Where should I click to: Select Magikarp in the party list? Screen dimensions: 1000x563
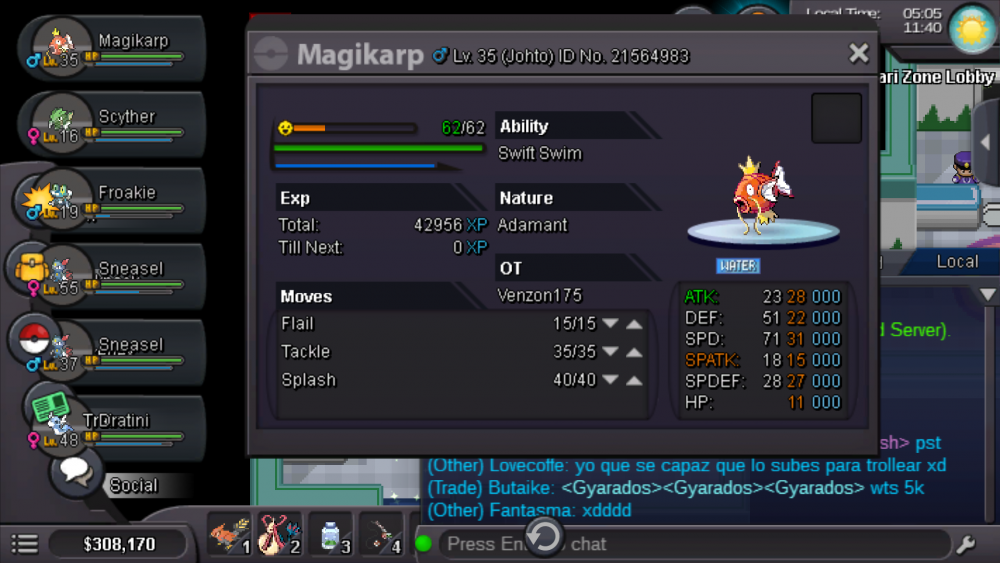(110, 48)
